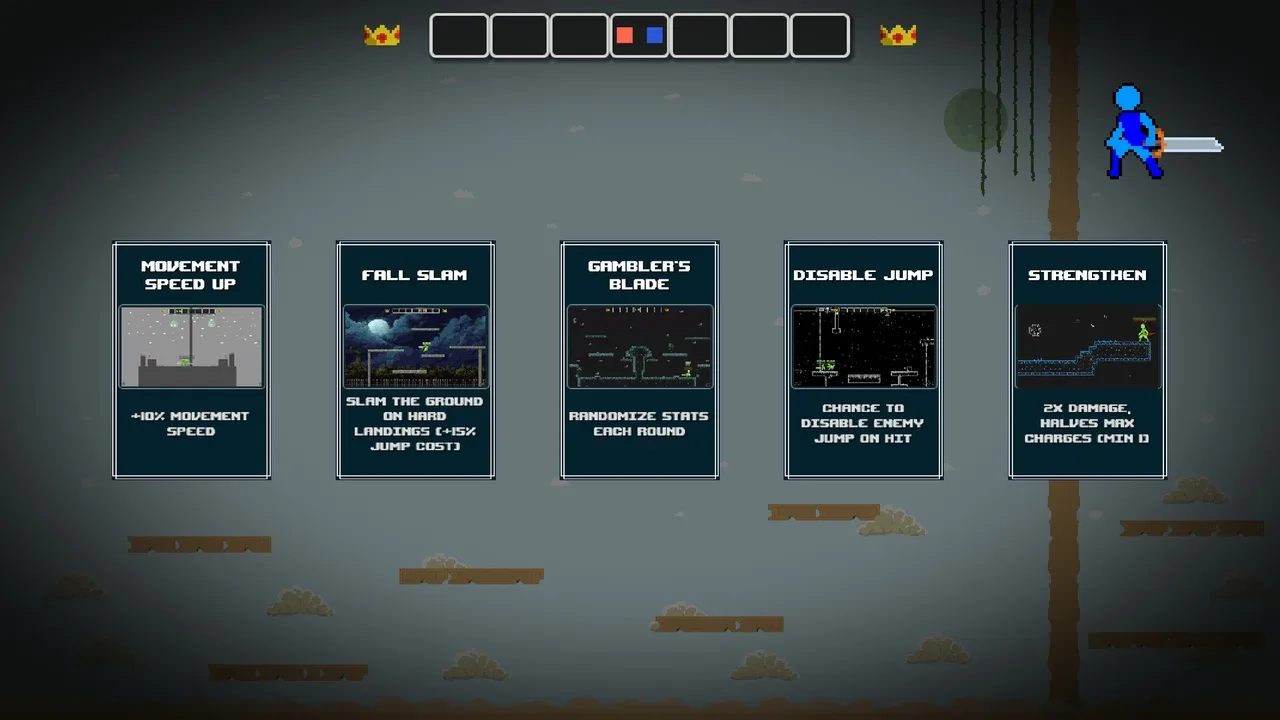Pick the Gambler's Blade card
This screenshot has width=1280, height=720.
click(639, 360)
